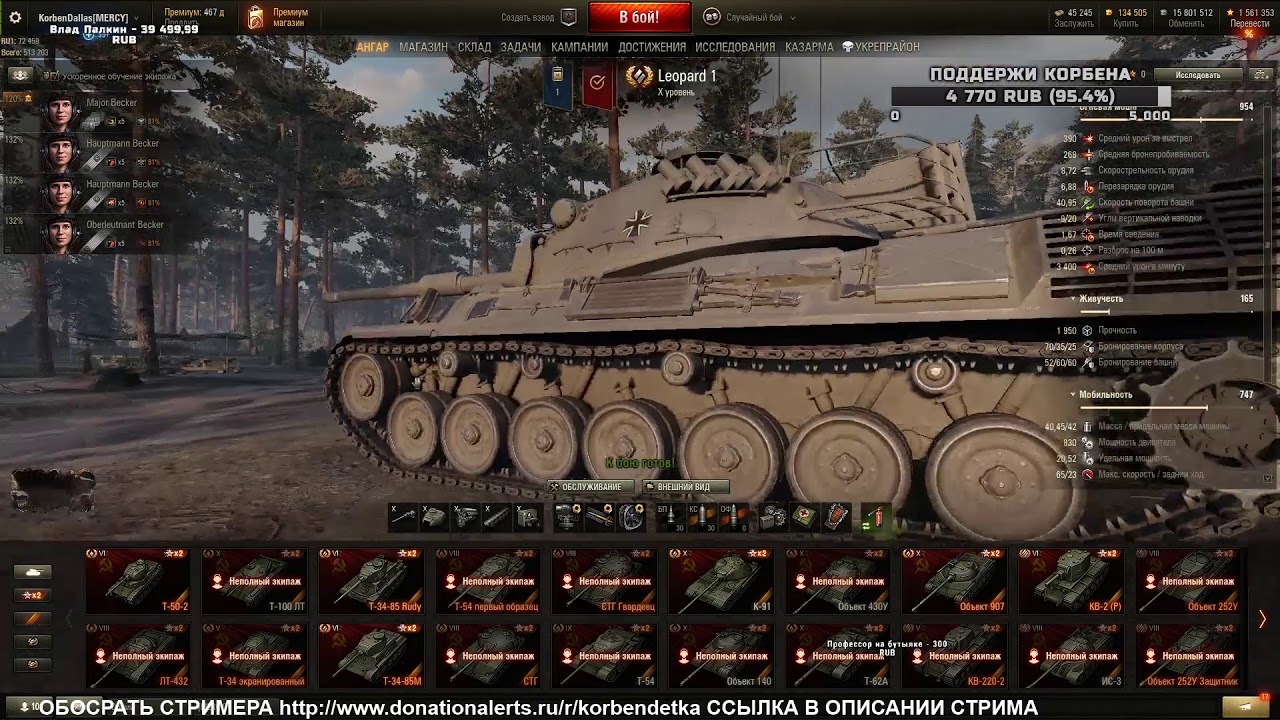Choose the Т-50-2 tank in the carousel
The image size is (1280, 720).
click(136, 581)
